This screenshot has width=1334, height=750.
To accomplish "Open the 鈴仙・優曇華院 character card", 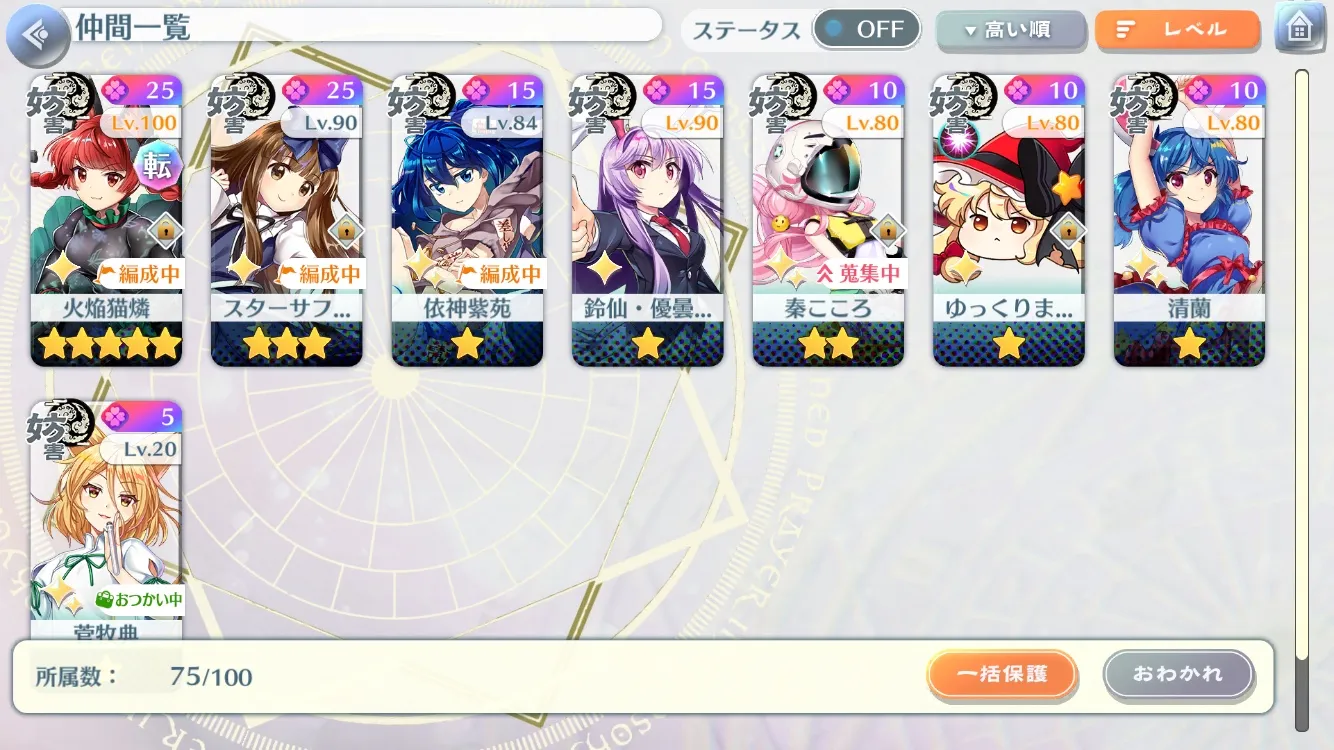I will pyautogui.click(x=648, y=220).
